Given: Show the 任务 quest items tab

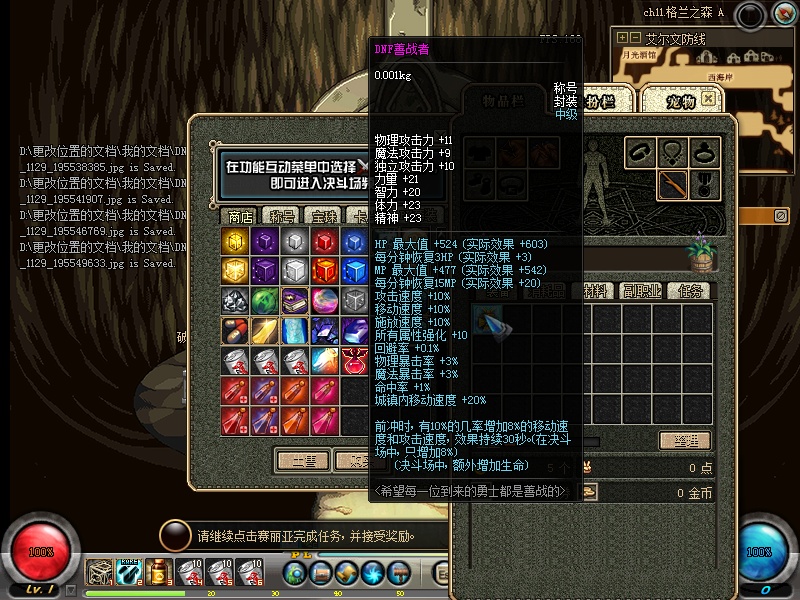Looking at the screenshot, I should click(x=690, y=291).
